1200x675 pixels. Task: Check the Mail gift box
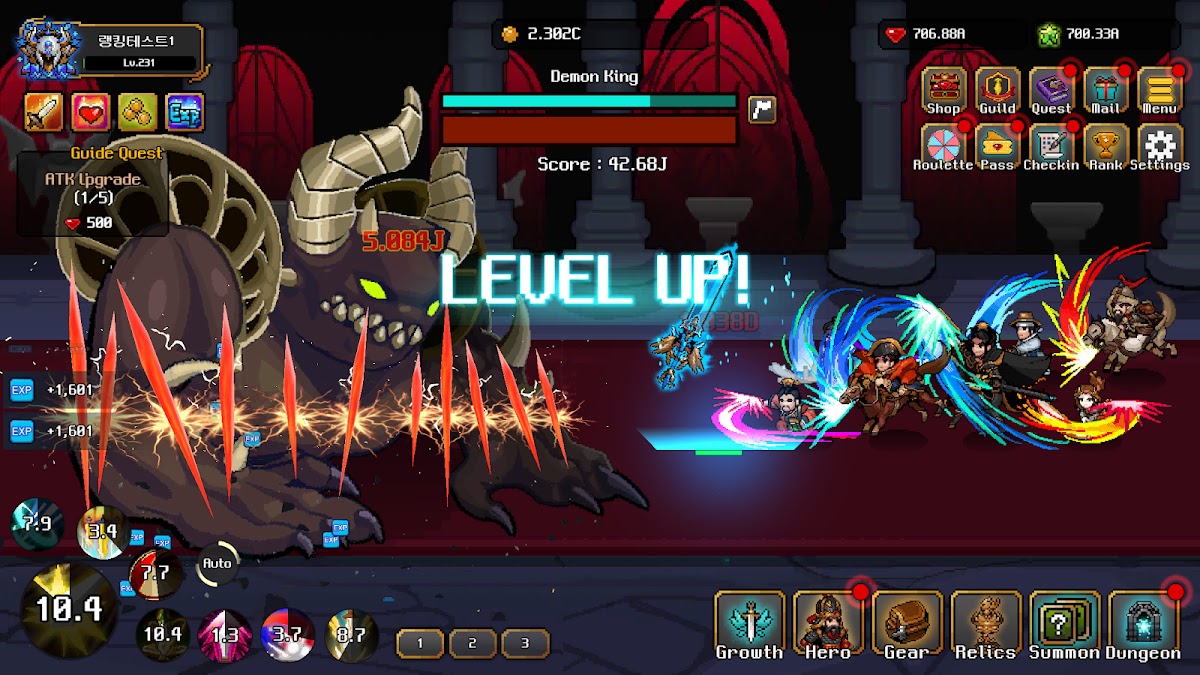coord(1106,89)
